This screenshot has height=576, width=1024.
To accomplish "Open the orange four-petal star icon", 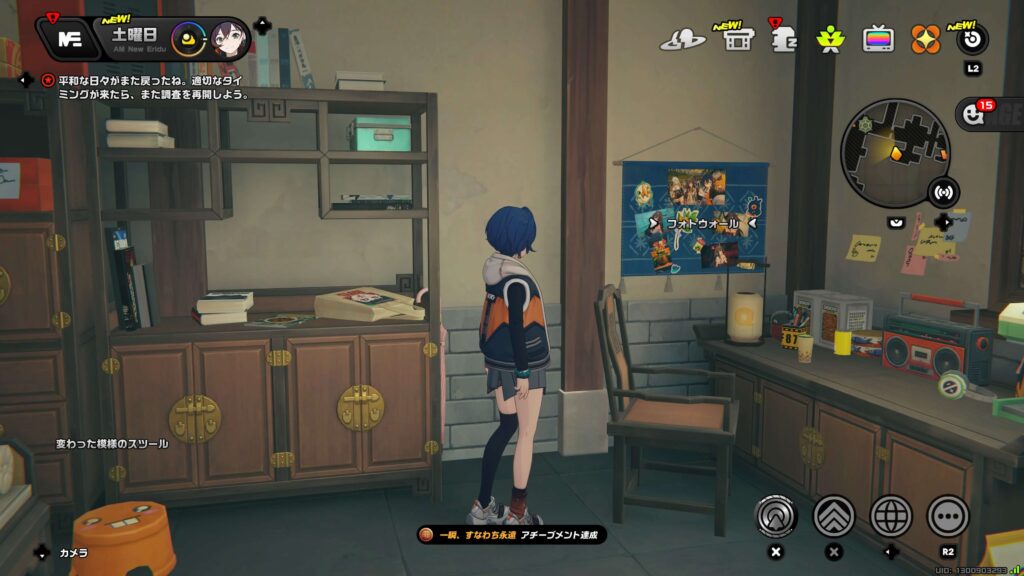I will [x=925, y=40].
